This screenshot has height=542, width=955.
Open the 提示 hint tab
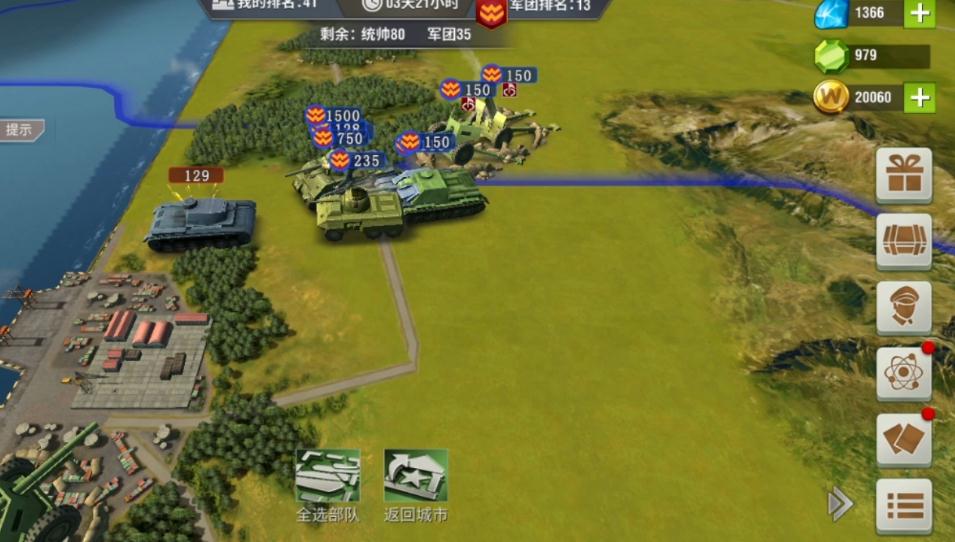point(20,129)
